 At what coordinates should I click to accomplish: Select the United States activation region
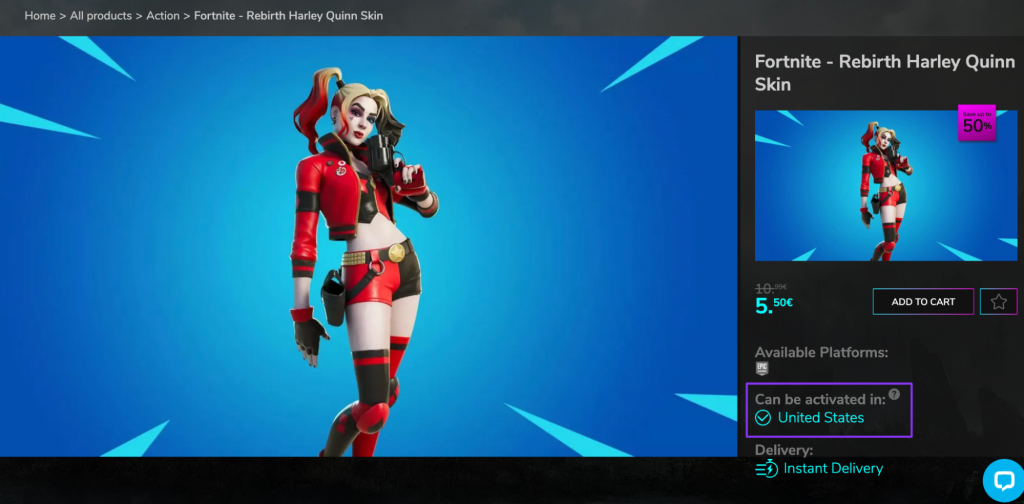click(820, 418)
